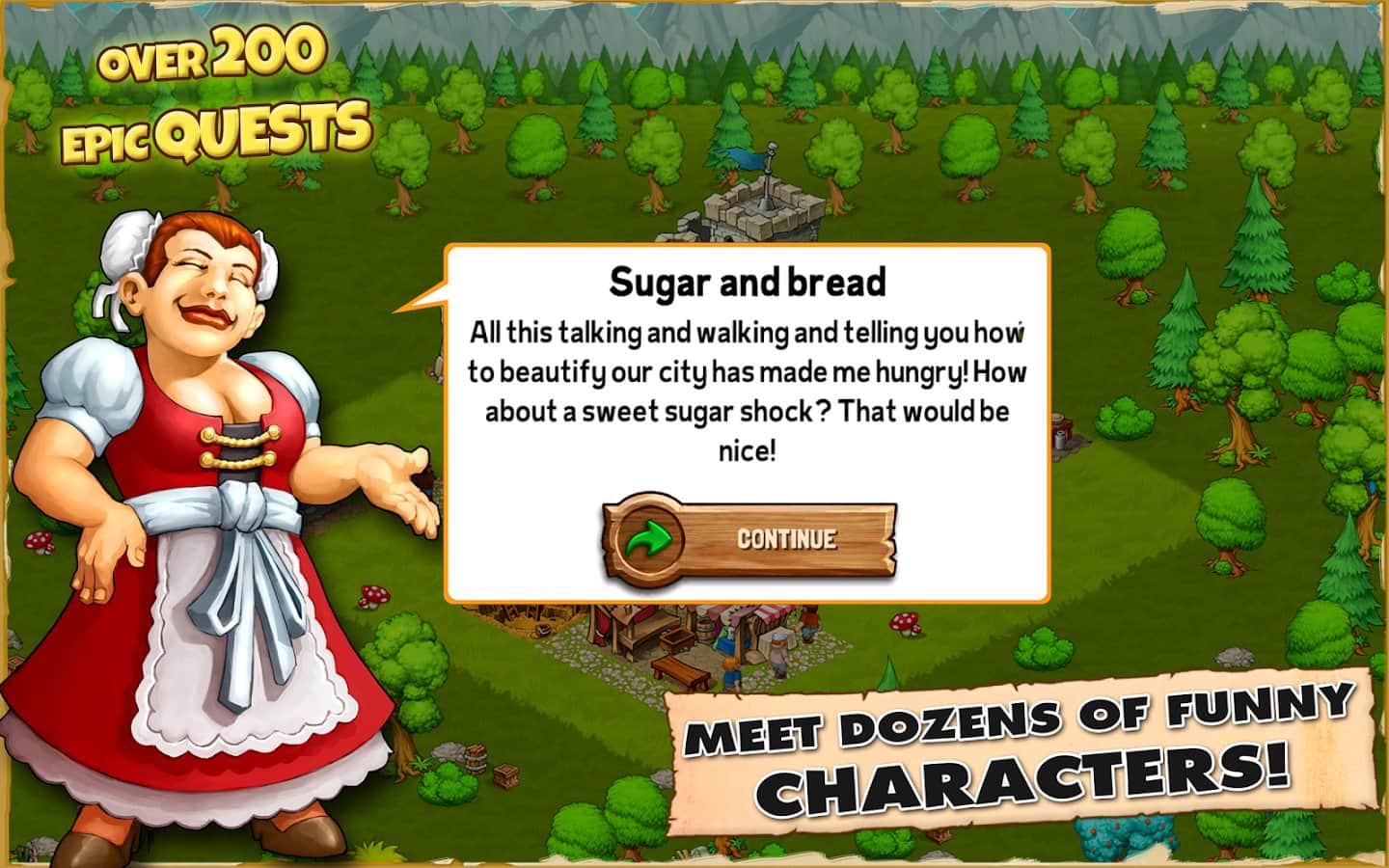Viewport: 1389px width, 868px height.
Task: Select the Over 200 Epic Quests banner
Action: click(x=214, y=92)
